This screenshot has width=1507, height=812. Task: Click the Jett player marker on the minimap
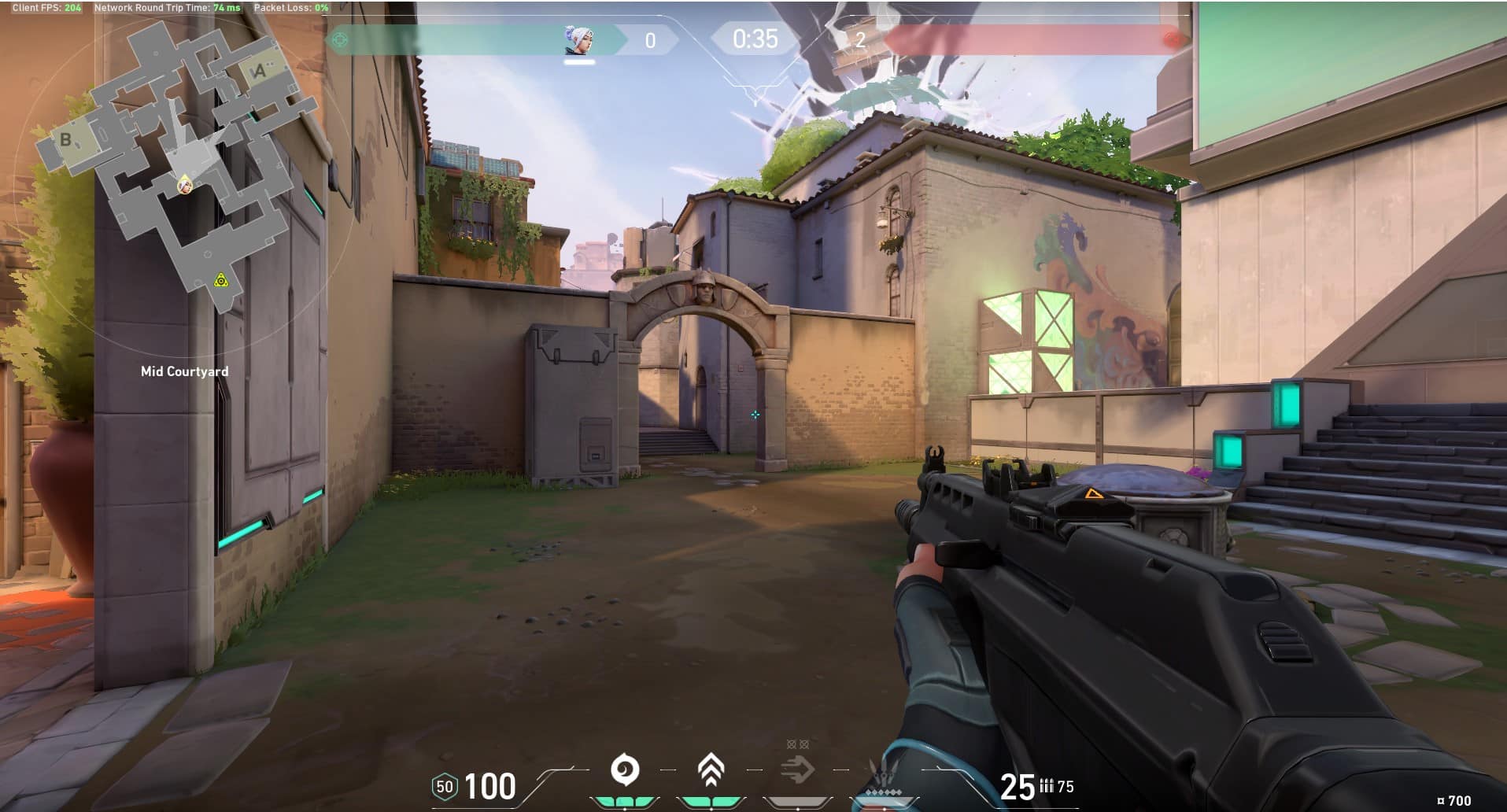click(184, 185)
